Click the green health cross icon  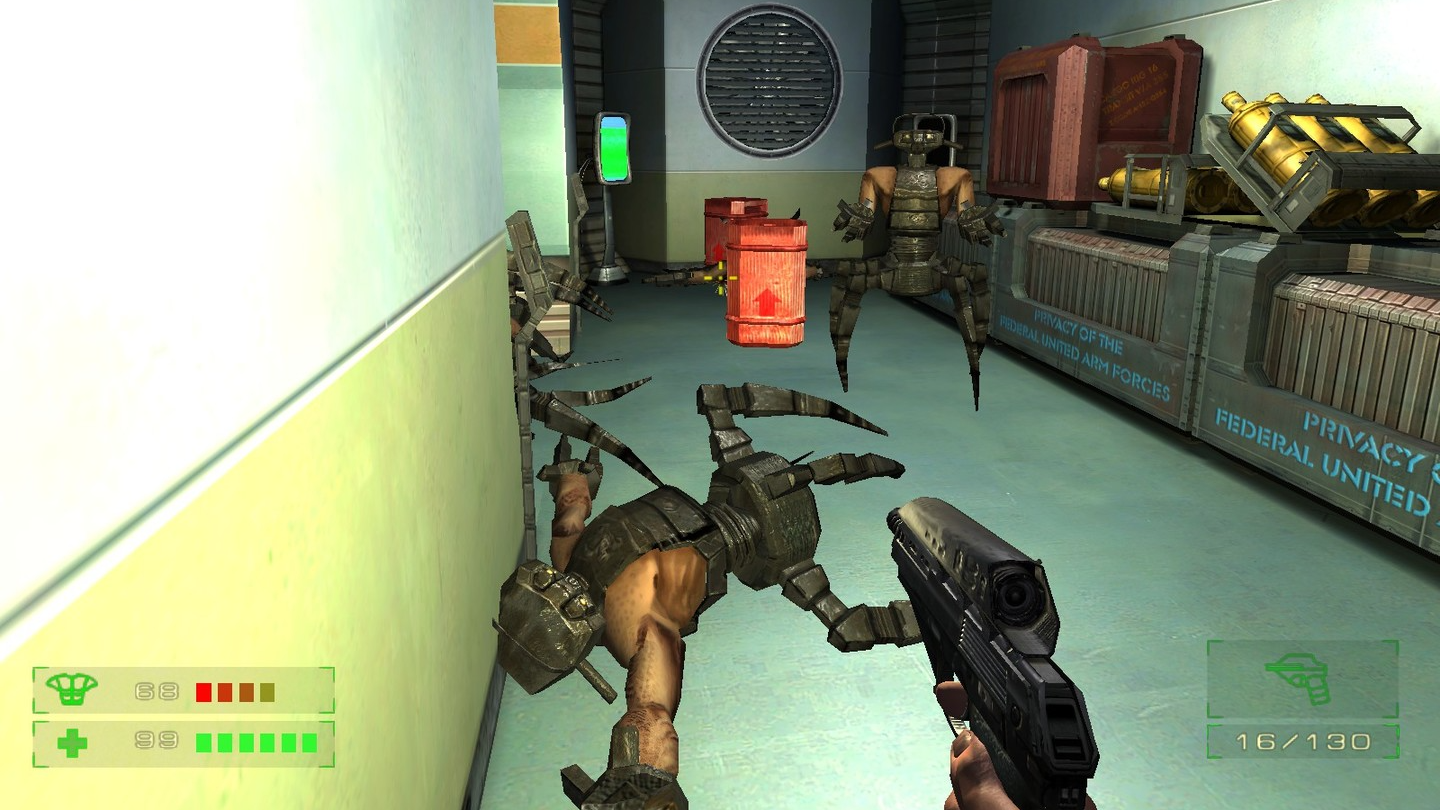pos(72,743)
